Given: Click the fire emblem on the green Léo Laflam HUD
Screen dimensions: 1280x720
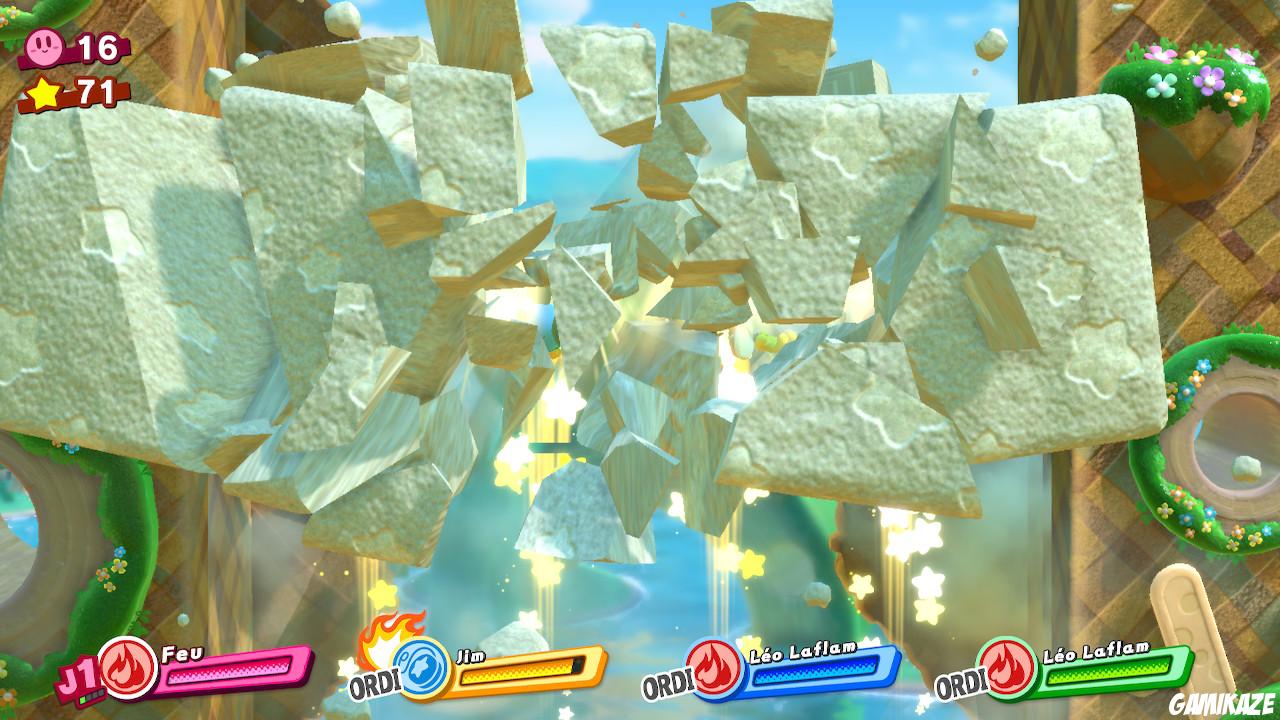Looking at the screenshot, I should [1007, 669].
